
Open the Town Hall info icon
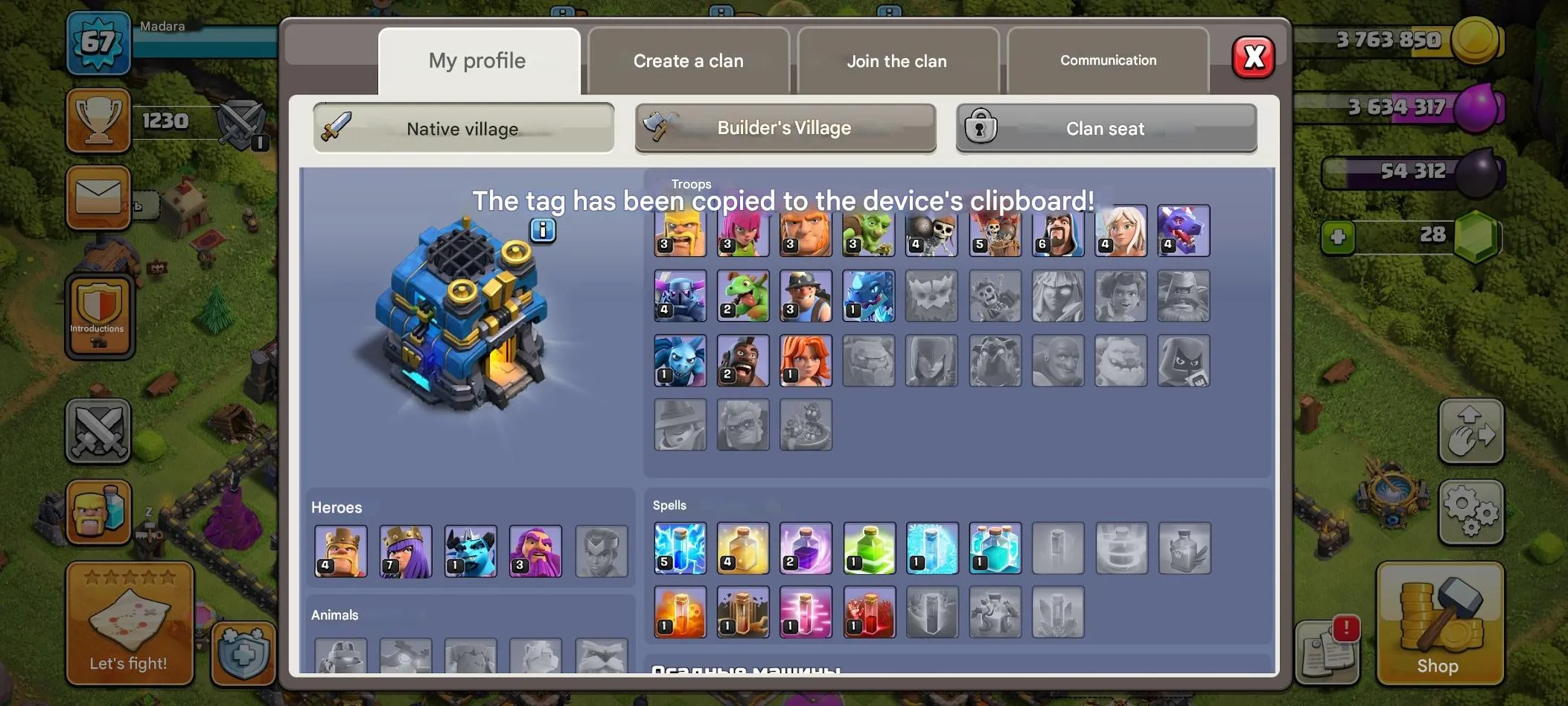click(542, 230)
